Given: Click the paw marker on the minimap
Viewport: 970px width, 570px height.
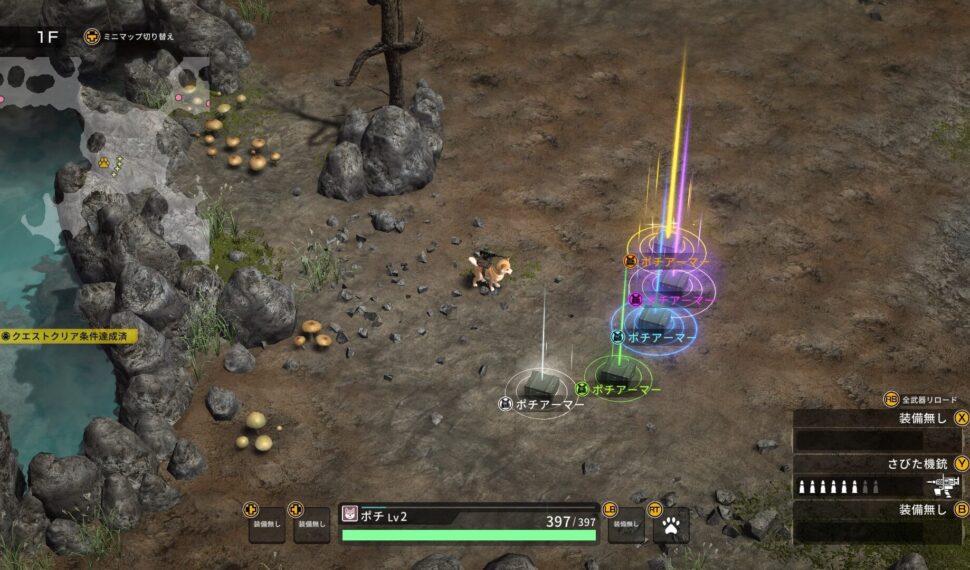Looking at the screenshot, I should click(102, 162).
